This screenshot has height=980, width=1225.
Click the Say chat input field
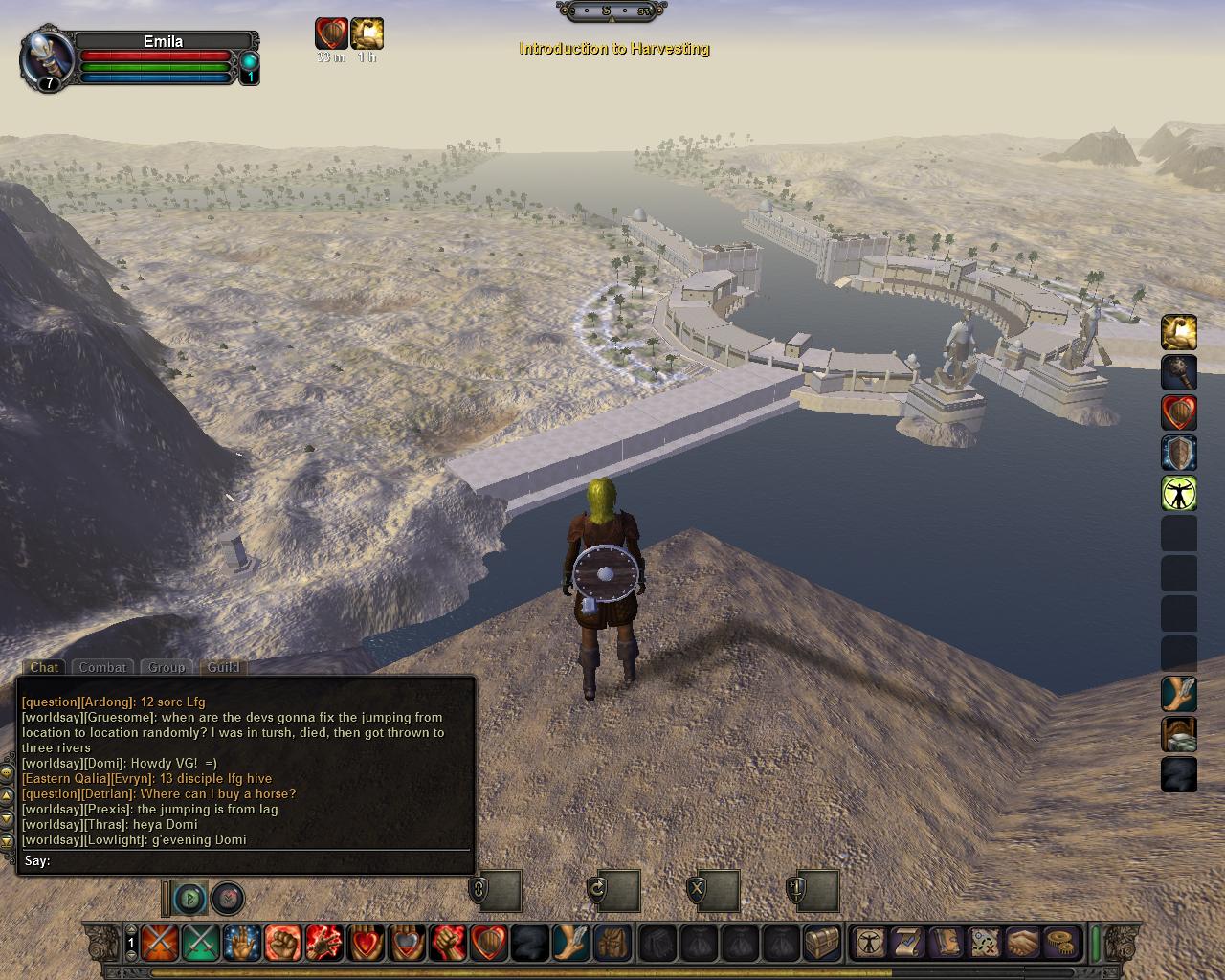pos(258,860)
